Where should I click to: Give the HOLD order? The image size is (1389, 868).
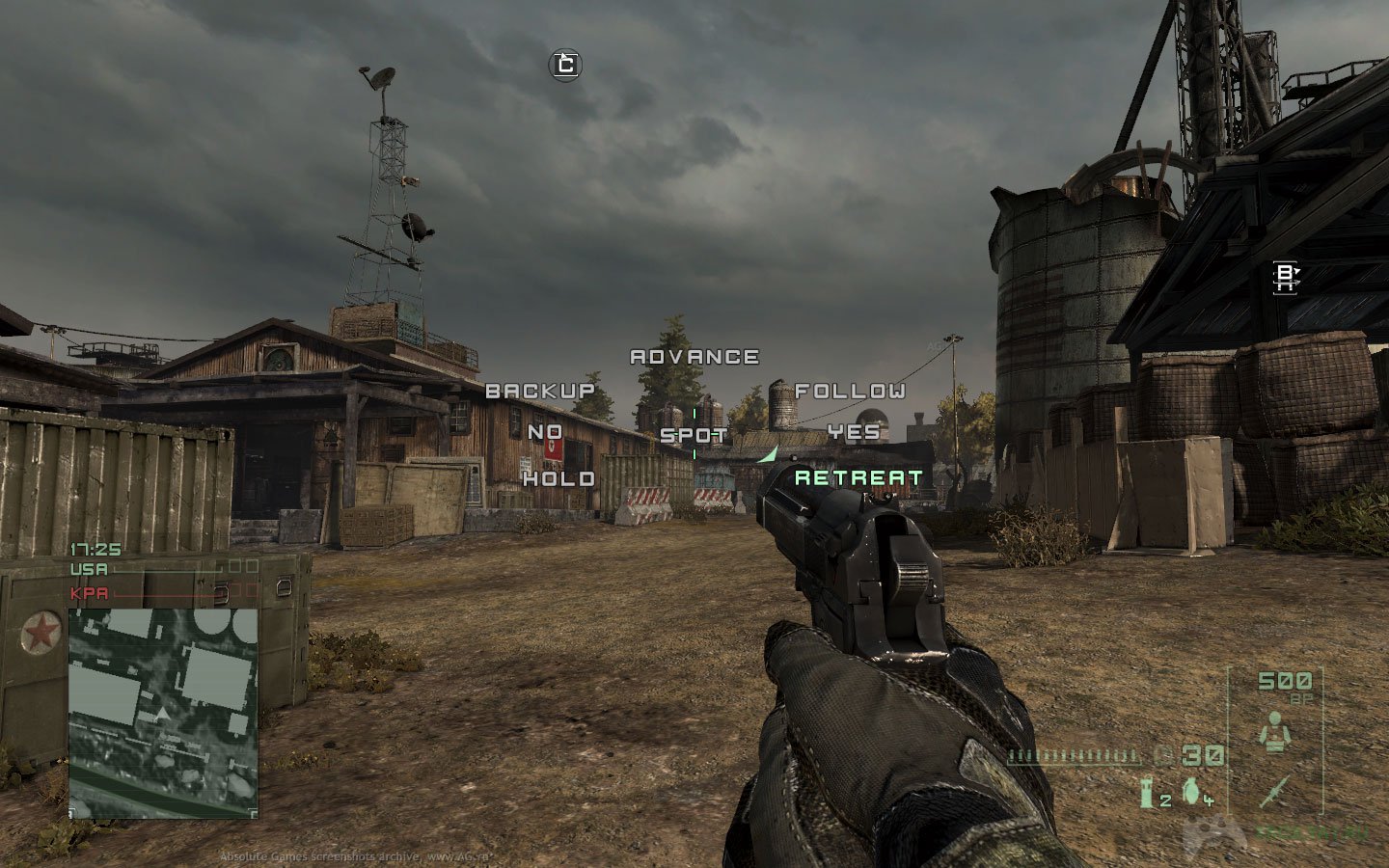[558, 478]
